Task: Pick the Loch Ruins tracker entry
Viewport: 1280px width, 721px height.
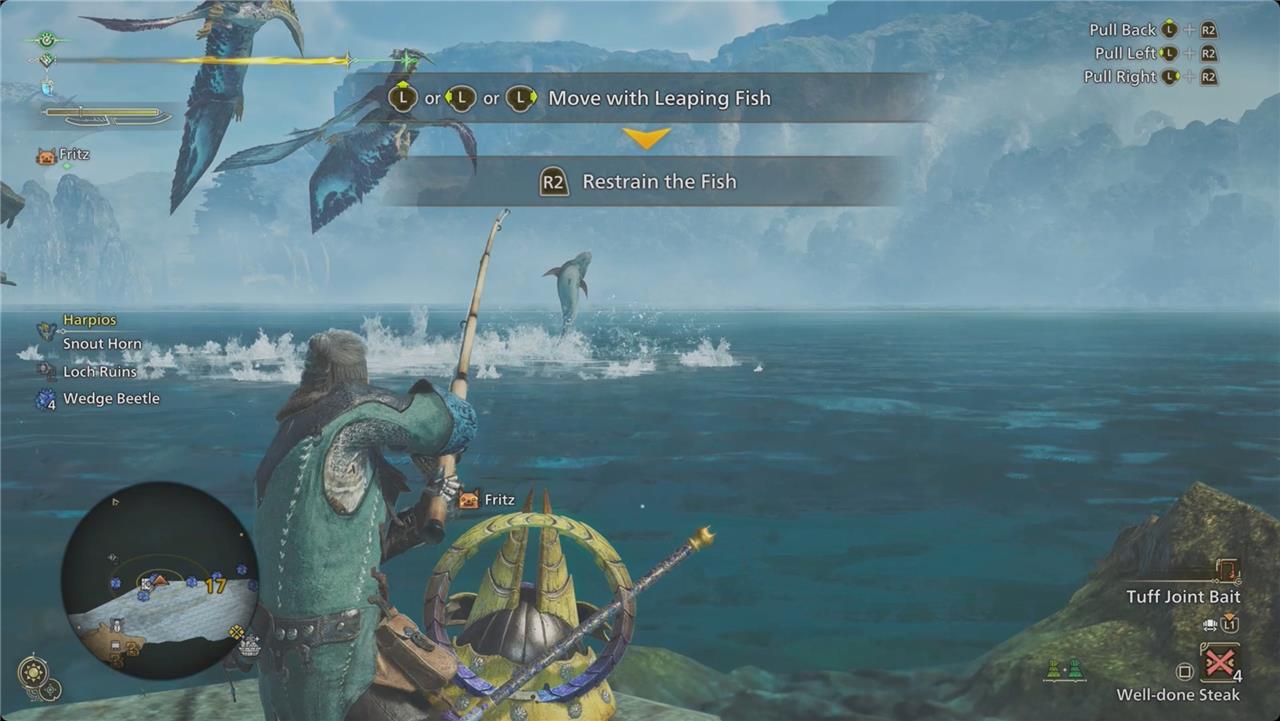Action: (x=101, y=371)
